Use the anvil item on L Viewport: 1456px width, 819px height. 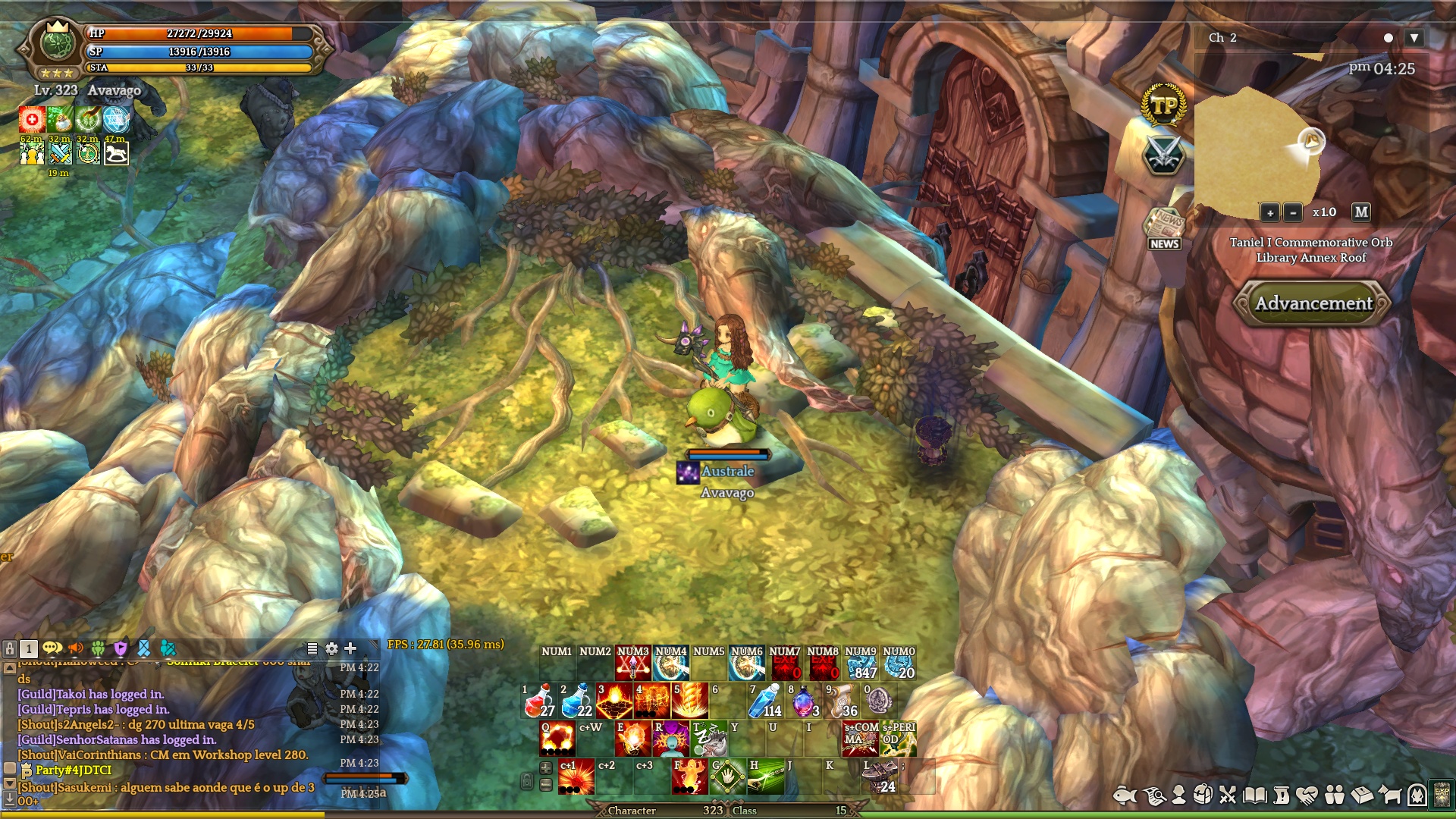coord(880,777)
